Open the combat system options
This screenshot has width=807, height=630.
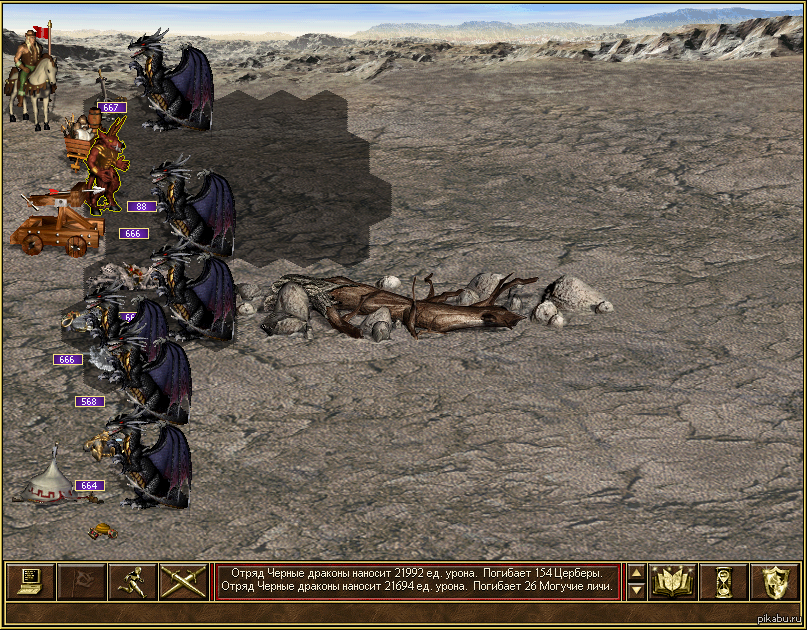[30, 581]
